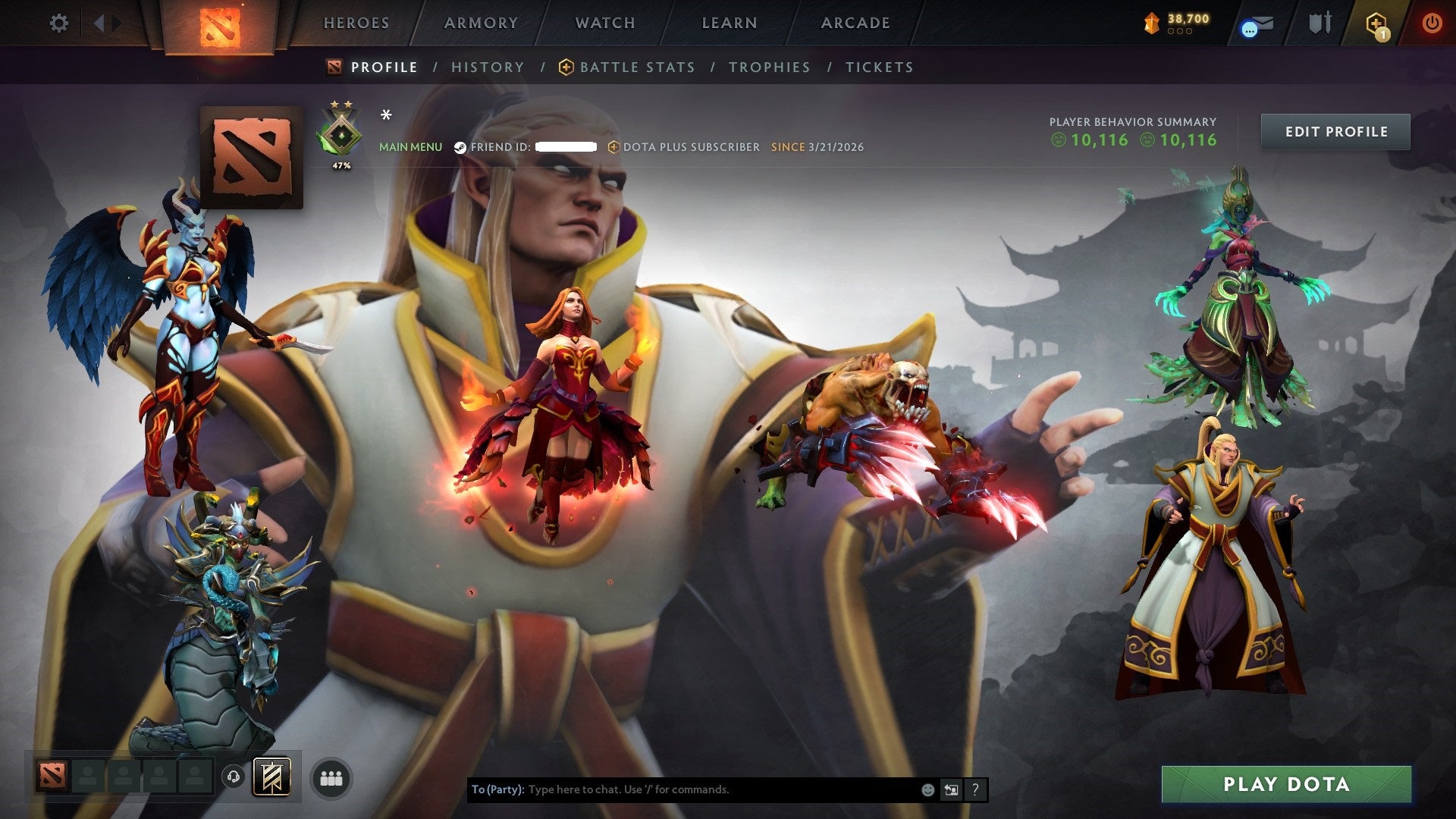1456x819 pixels.
Task: Click the chat help question mark icon
Action: [x=974, y=789]
